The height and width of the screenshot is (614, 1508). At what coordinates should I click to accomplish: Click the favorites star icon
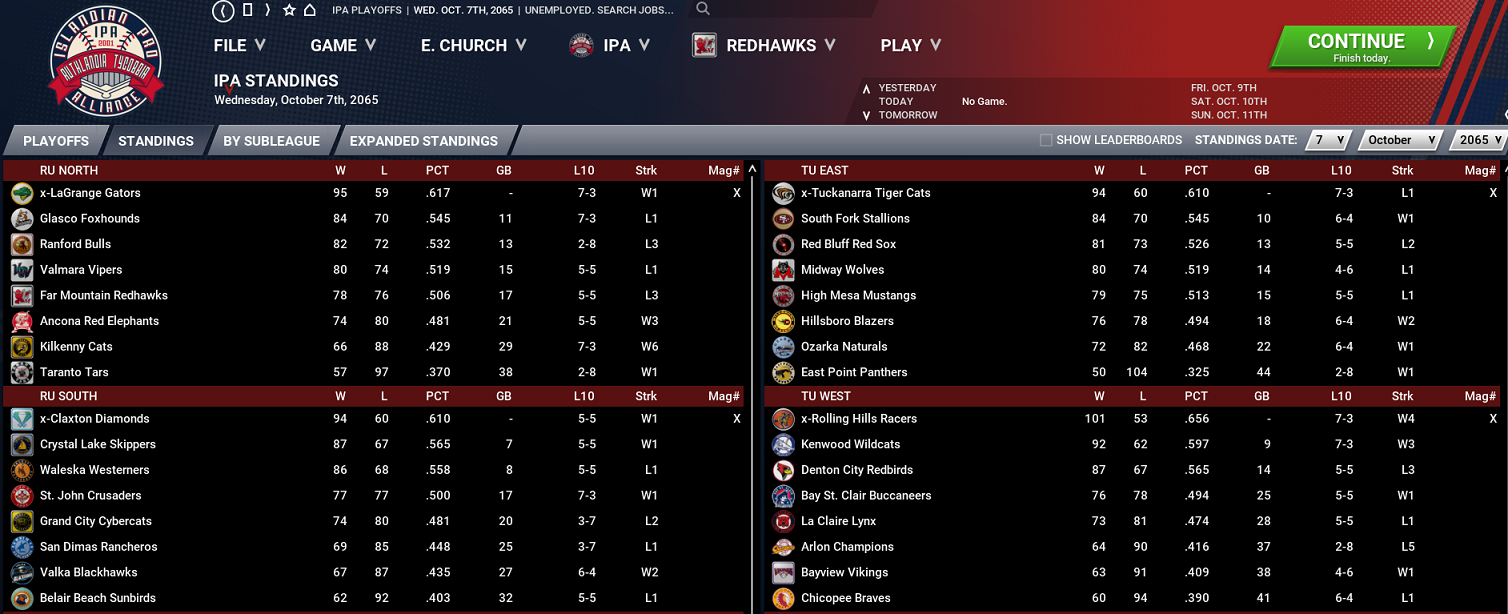289,10
